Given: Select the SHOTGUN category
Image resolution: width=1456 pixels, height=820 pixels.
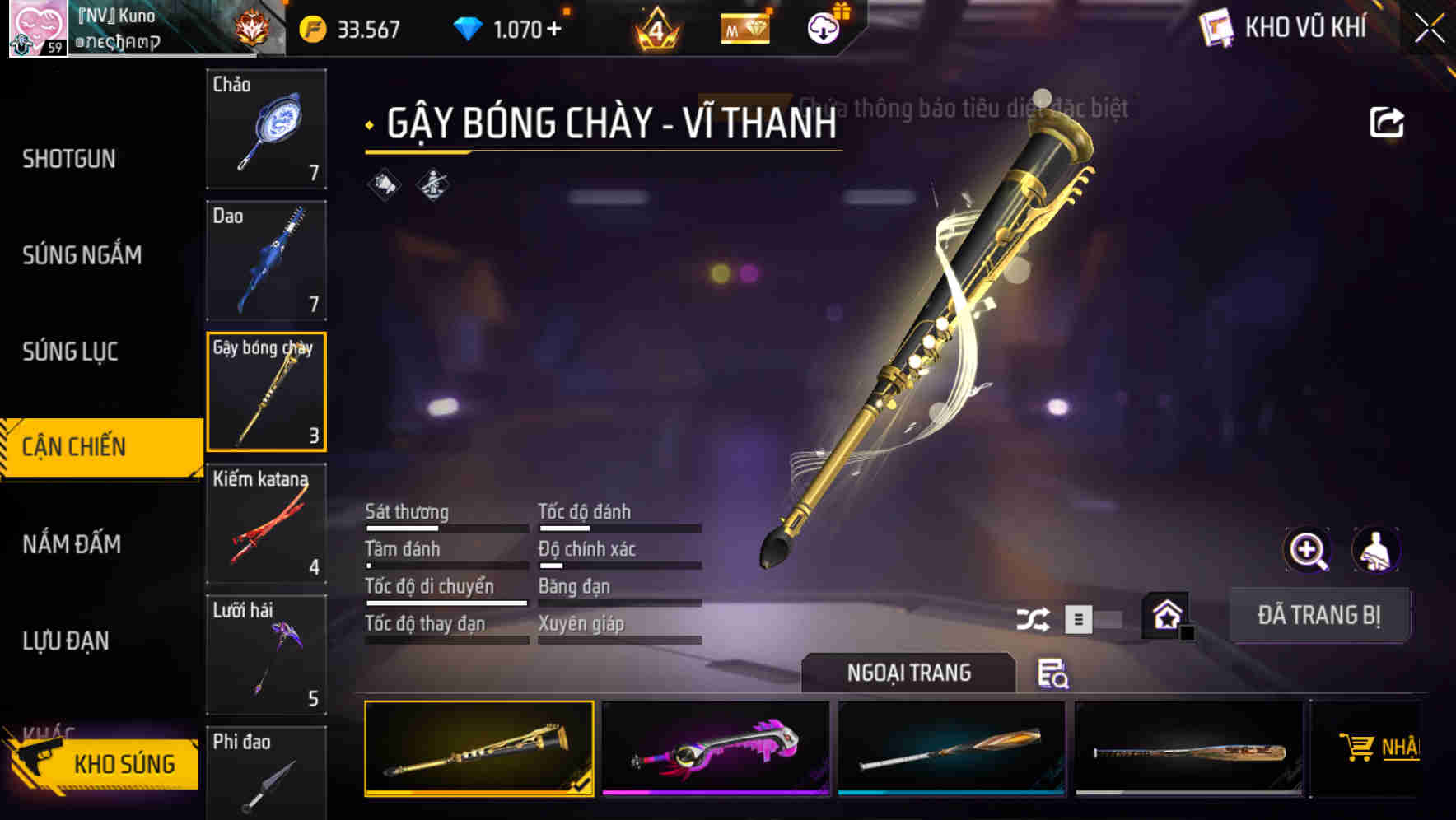Looking at the screenshot, I should [70, 158].
